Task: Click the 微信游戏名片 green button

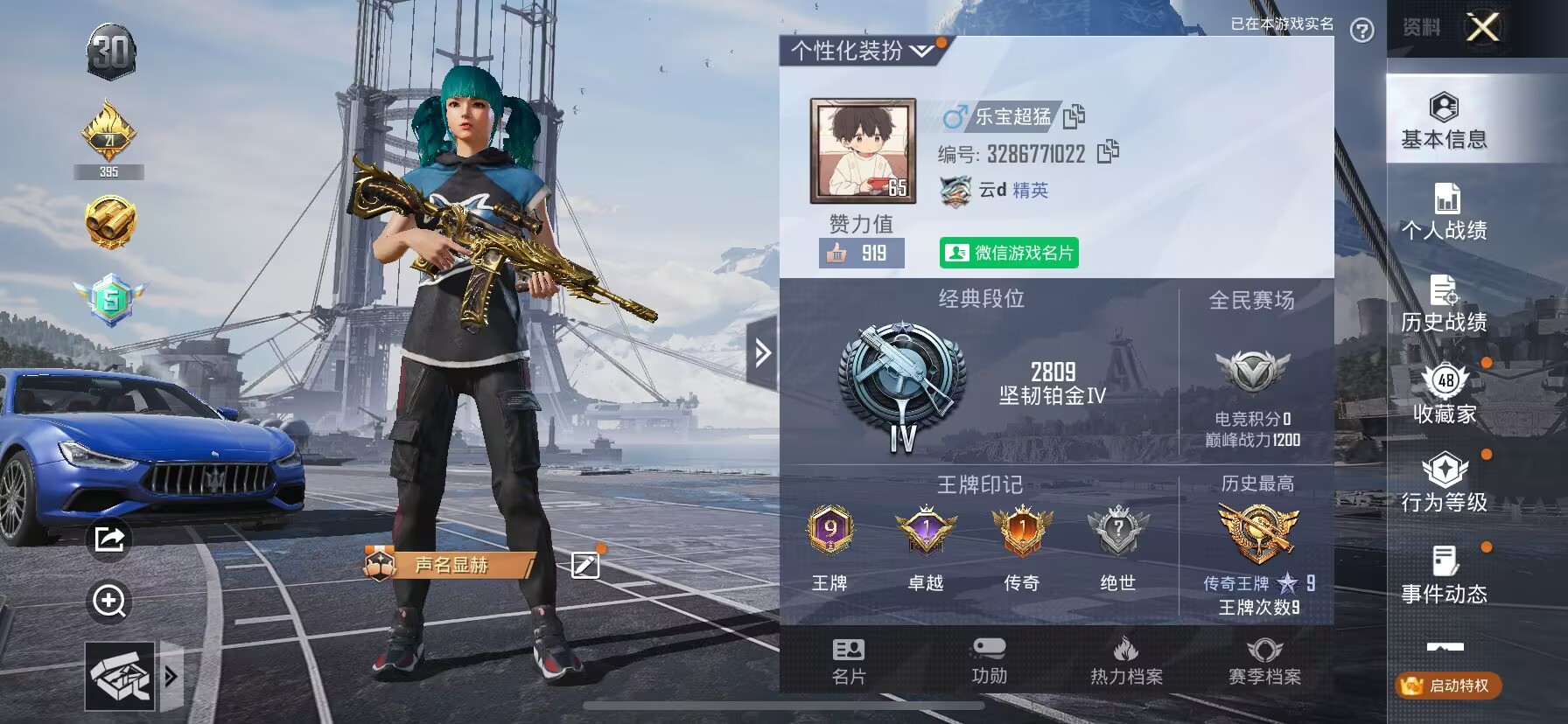Action: pyautogui.click(x=1011, y=254)
